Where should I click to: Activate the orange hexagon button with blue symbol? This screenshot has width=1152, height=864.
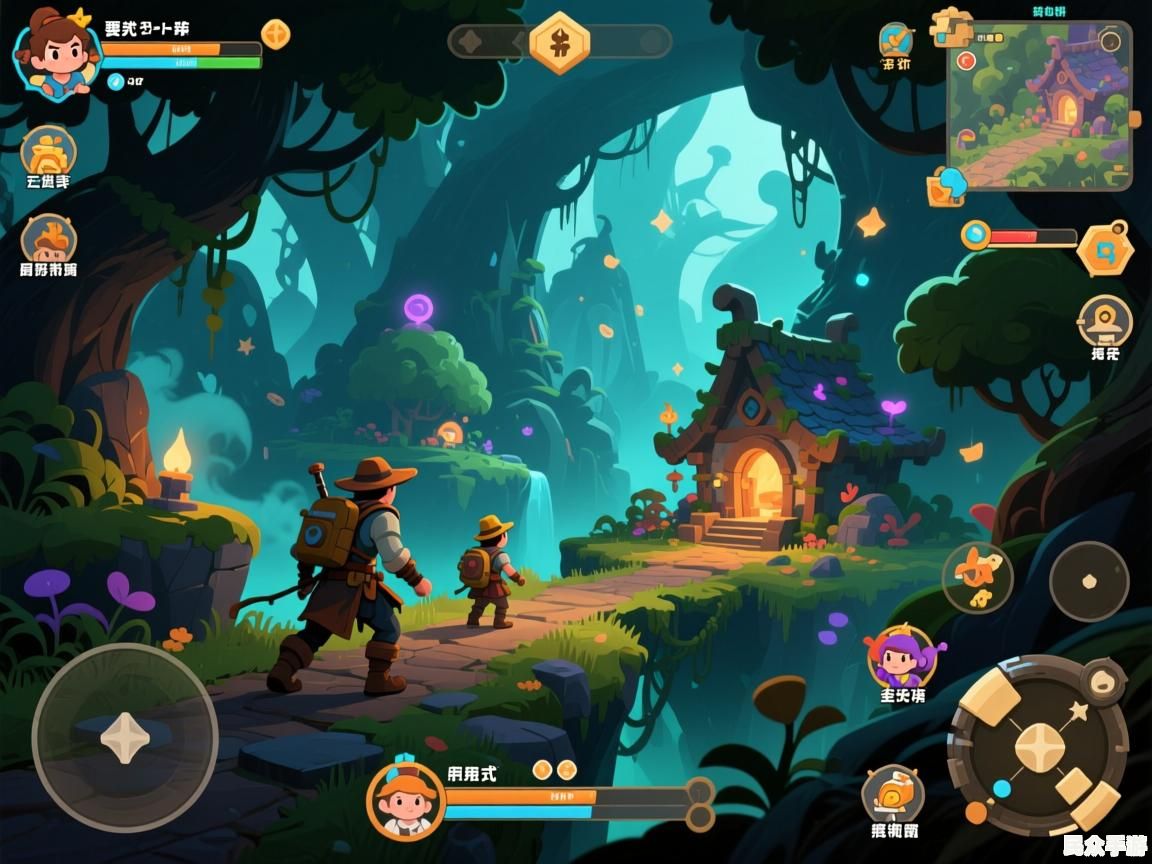(x=1105, y=248)
